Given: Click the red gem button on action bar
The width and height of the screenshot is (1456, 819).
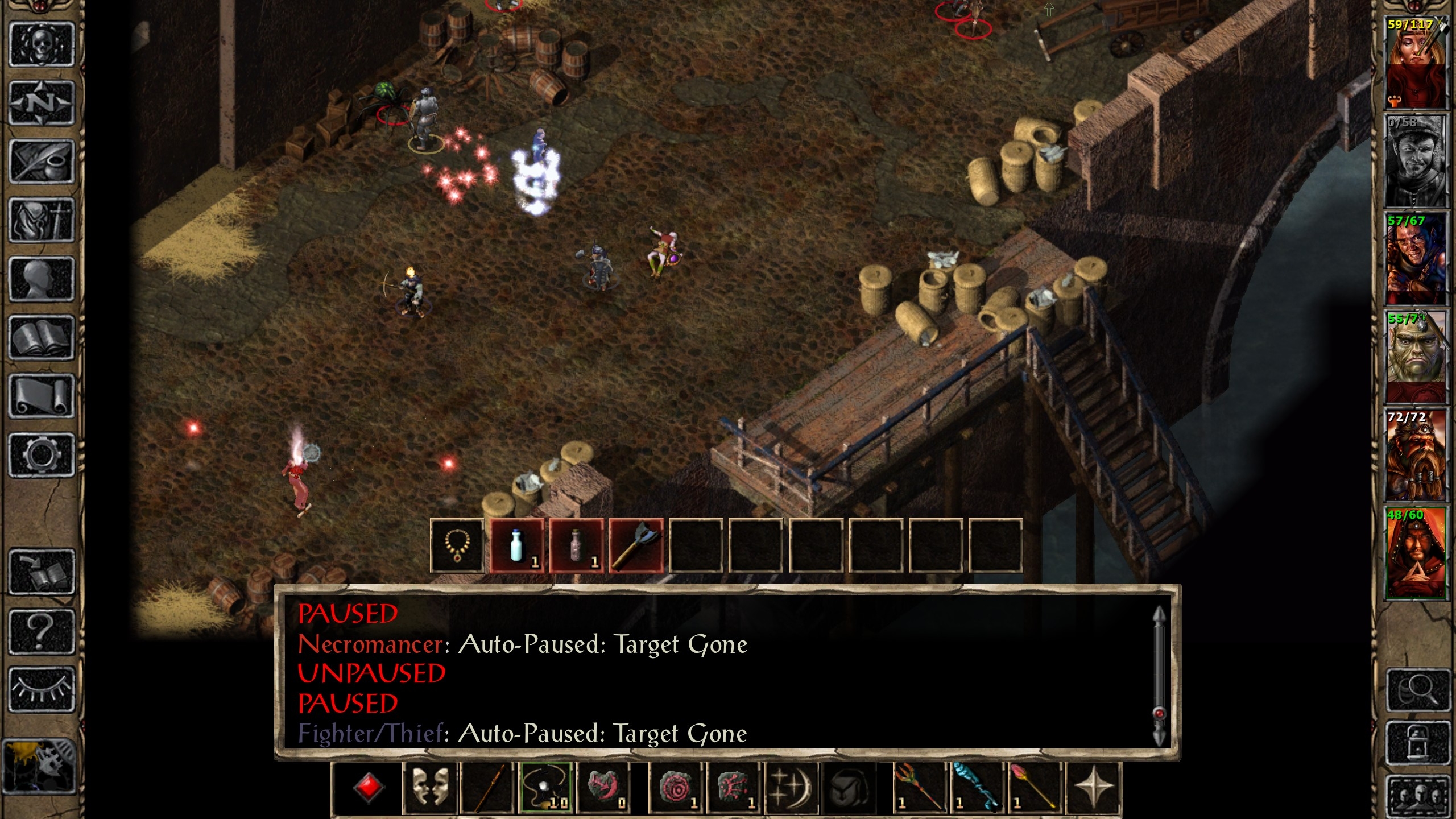Looking at the screenshot, I should 368,788.
